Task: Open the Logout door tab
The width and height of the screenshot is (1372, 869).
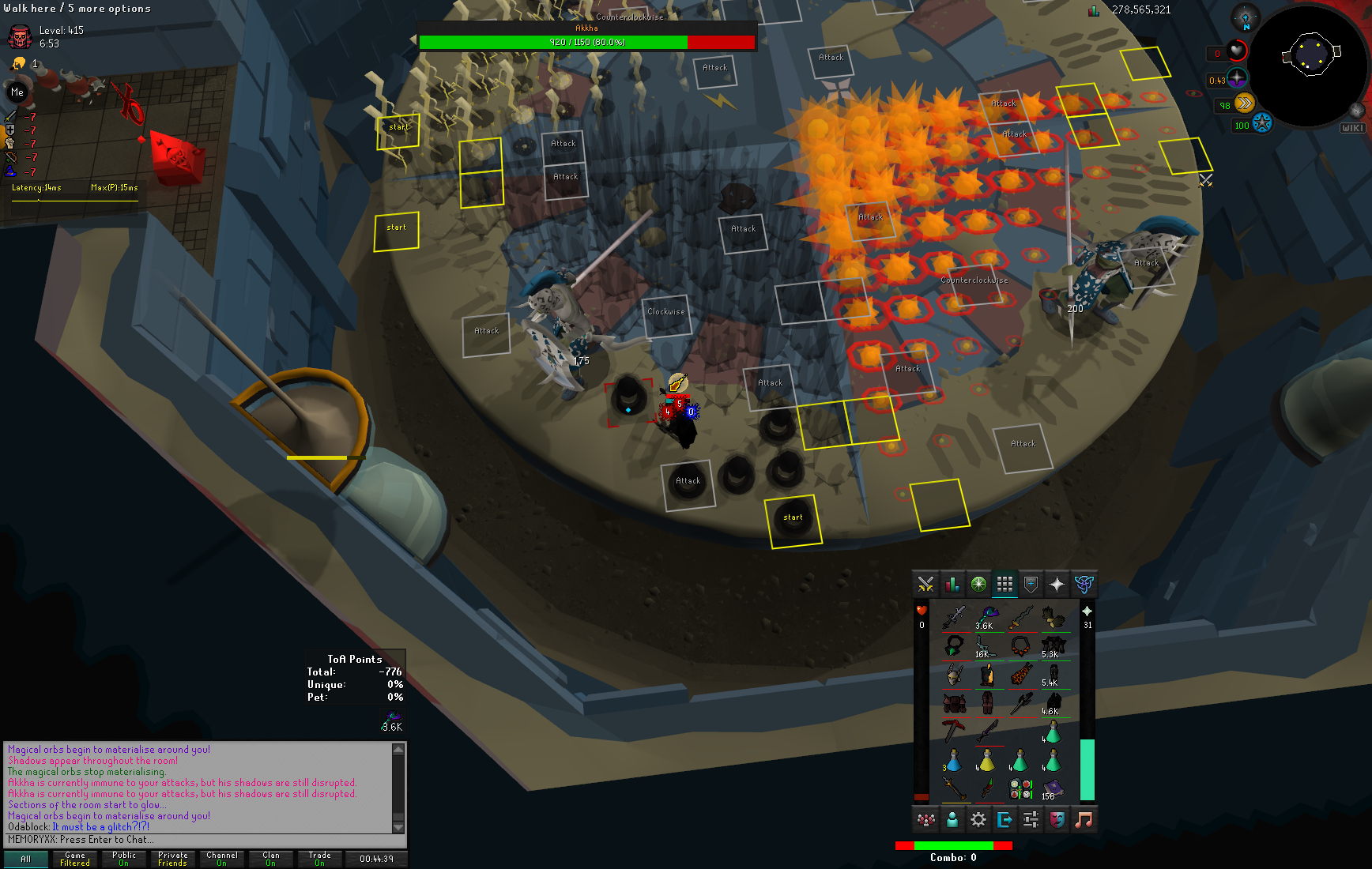Action: [1004, 820]
